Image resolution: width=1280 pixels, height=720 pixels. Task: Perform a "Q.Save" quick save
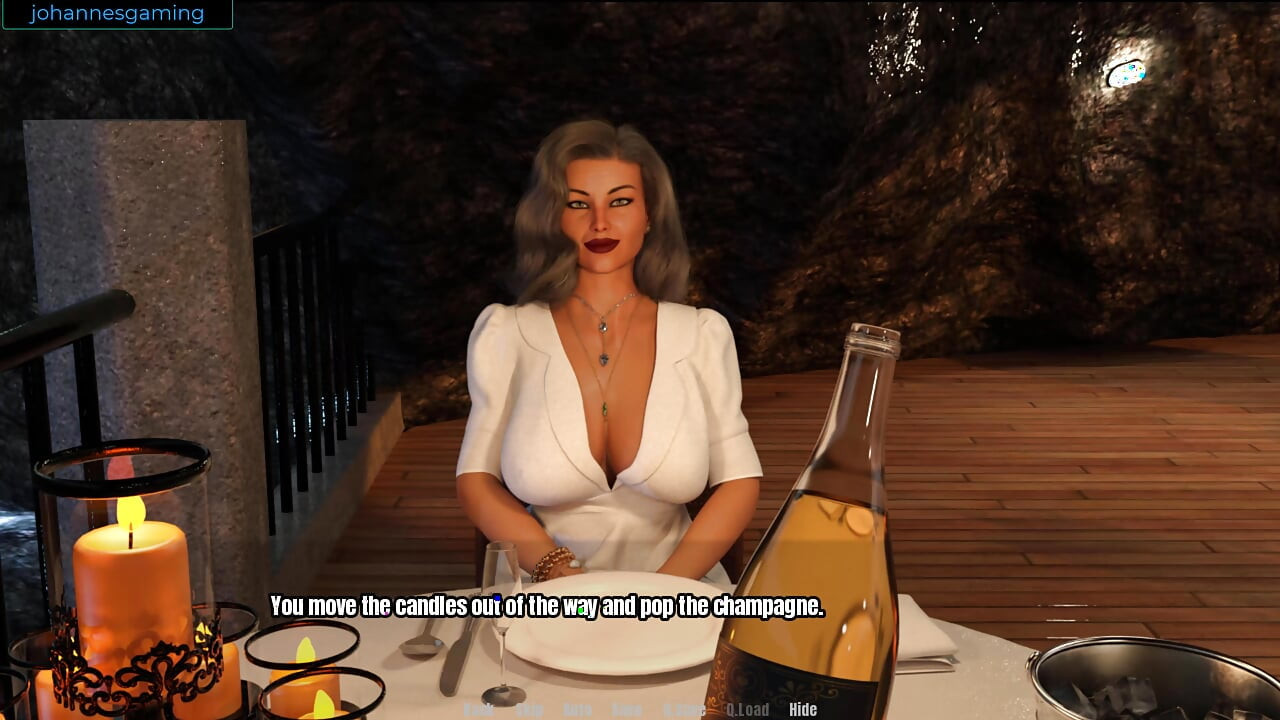[686, 709]
